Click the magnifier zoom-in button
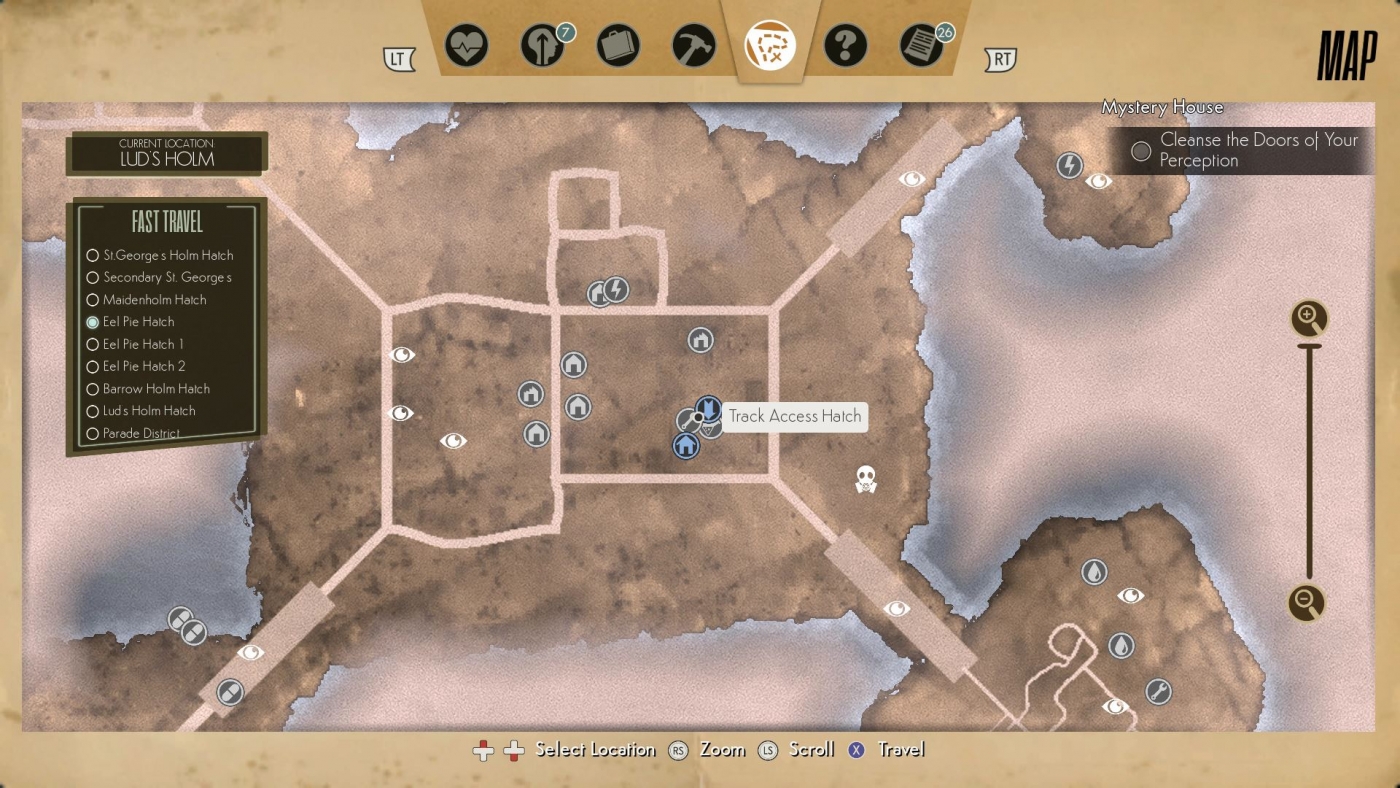Image resolution: width=1400 pixels, height=788 pixels. [1308, 319]
